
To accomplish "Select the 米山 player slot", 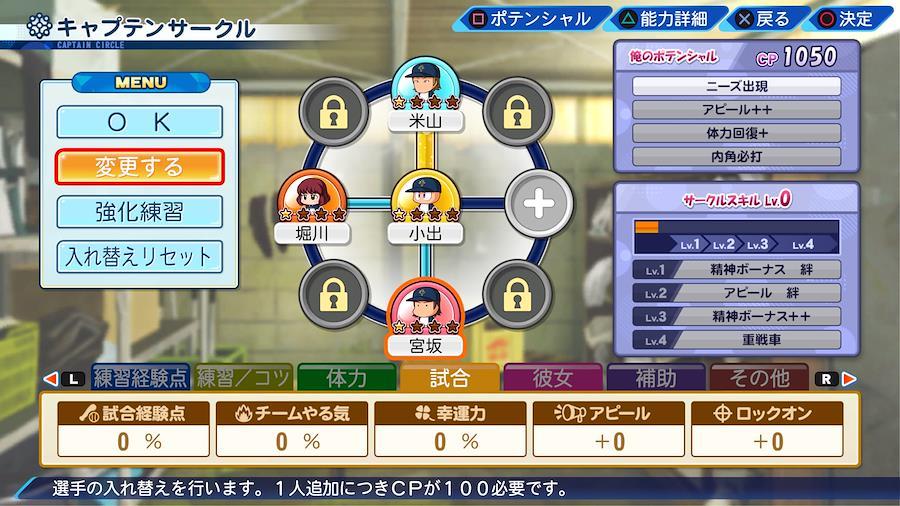I will [426, 96].
